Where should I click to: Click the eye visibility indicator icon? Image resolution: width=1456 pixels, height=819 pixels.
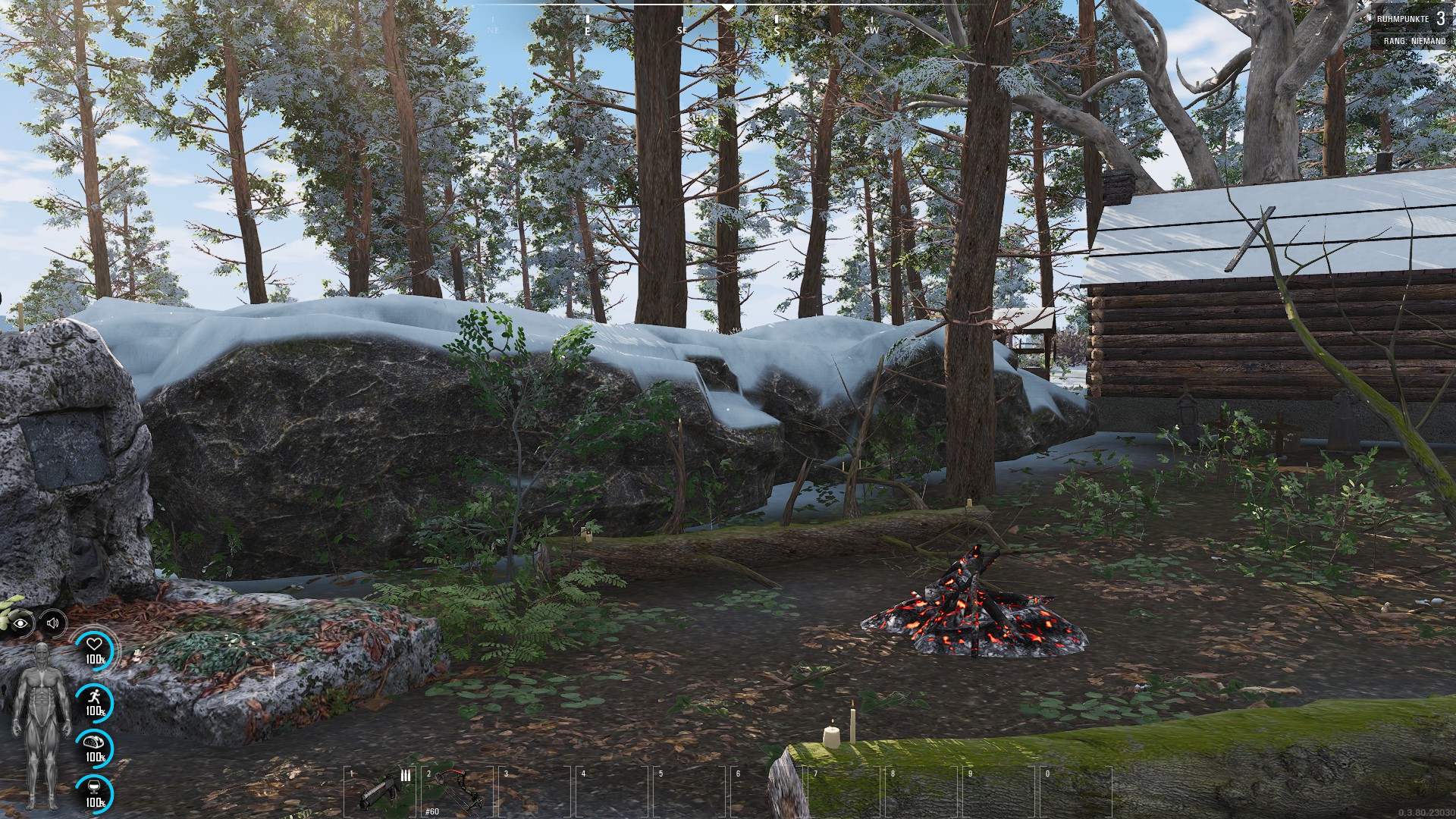21,623
